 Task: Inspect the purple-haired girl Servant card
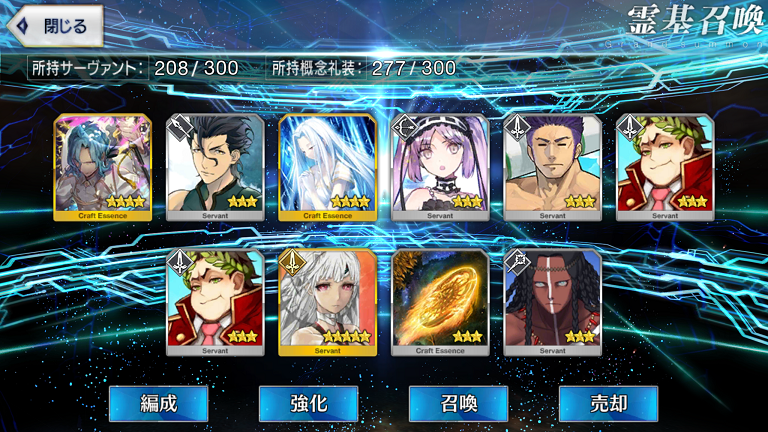click(x=441, y=167)
